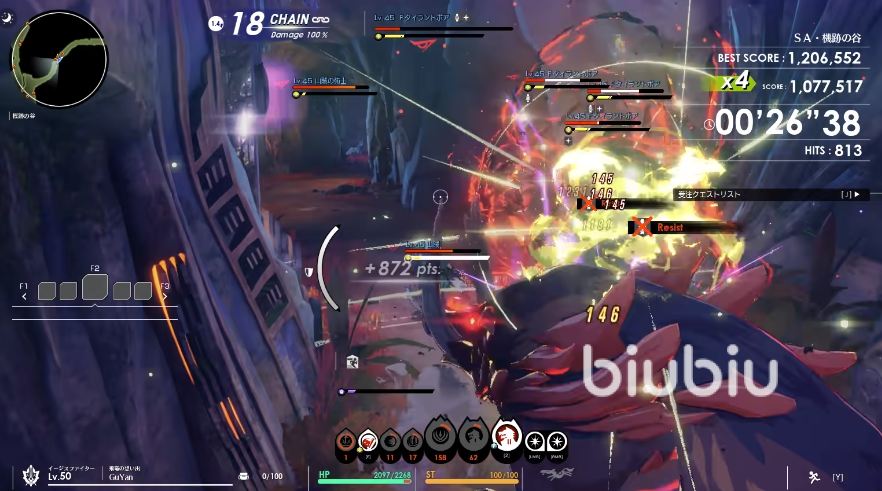This screenshot has width=882, height=491.
Task: Activate the red beast head skill
Action: [507, 437]
